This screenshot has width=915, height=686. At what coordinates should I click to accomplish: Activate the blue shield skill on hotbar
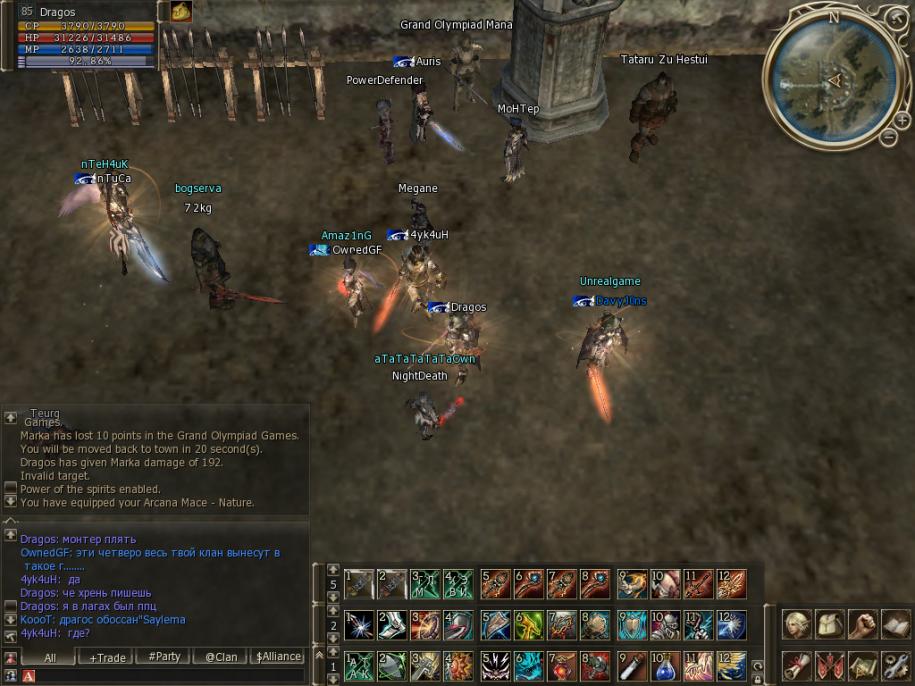click(631, 626)
